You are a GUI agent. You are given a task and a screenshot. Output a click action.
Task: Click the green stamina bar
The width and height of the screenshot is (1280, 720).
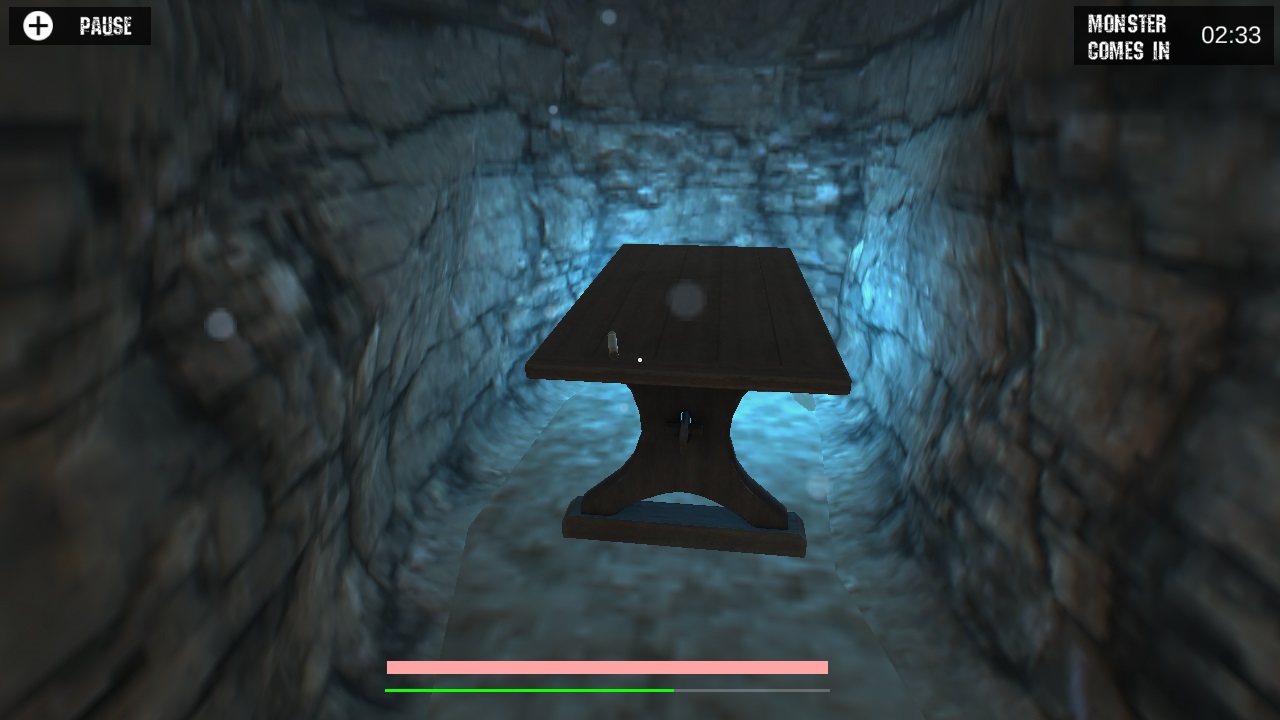click(530, 689)
